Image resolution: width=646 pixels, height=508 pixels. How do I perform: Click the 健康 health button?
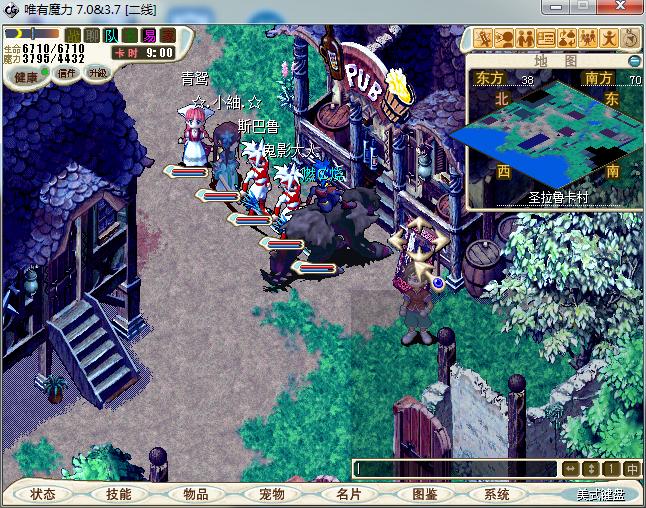[x=27, y=76]
